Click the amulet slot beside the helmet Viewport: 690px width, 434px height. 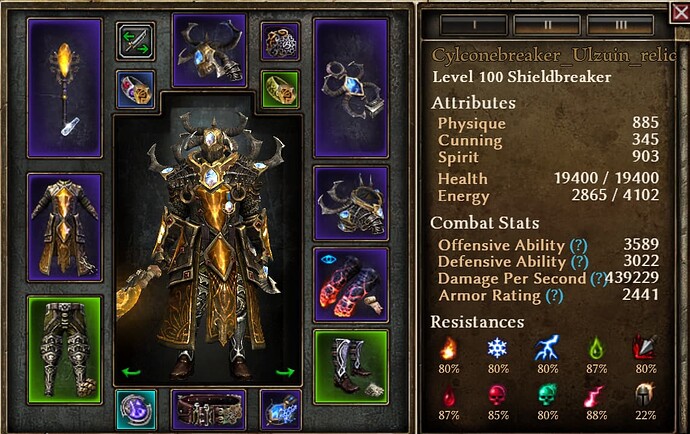point(280,41)
